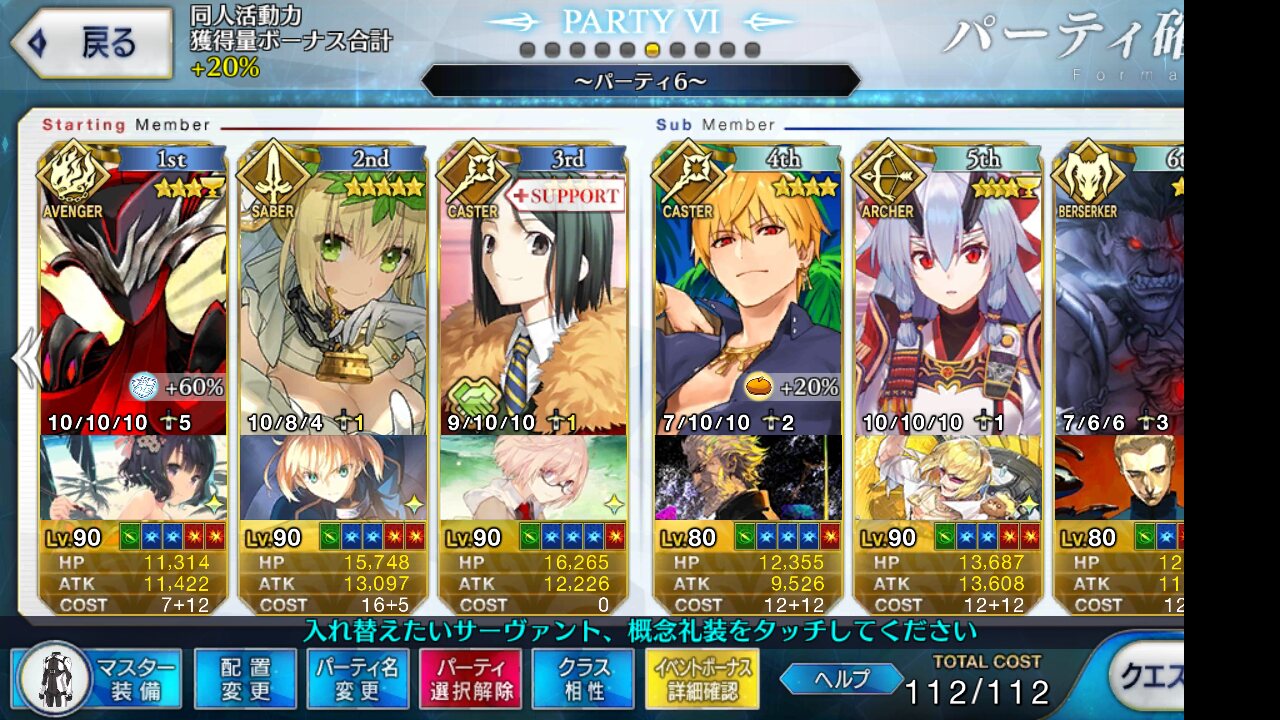
Task: Open the ヘルプ help button
Action: pos(840,678)
